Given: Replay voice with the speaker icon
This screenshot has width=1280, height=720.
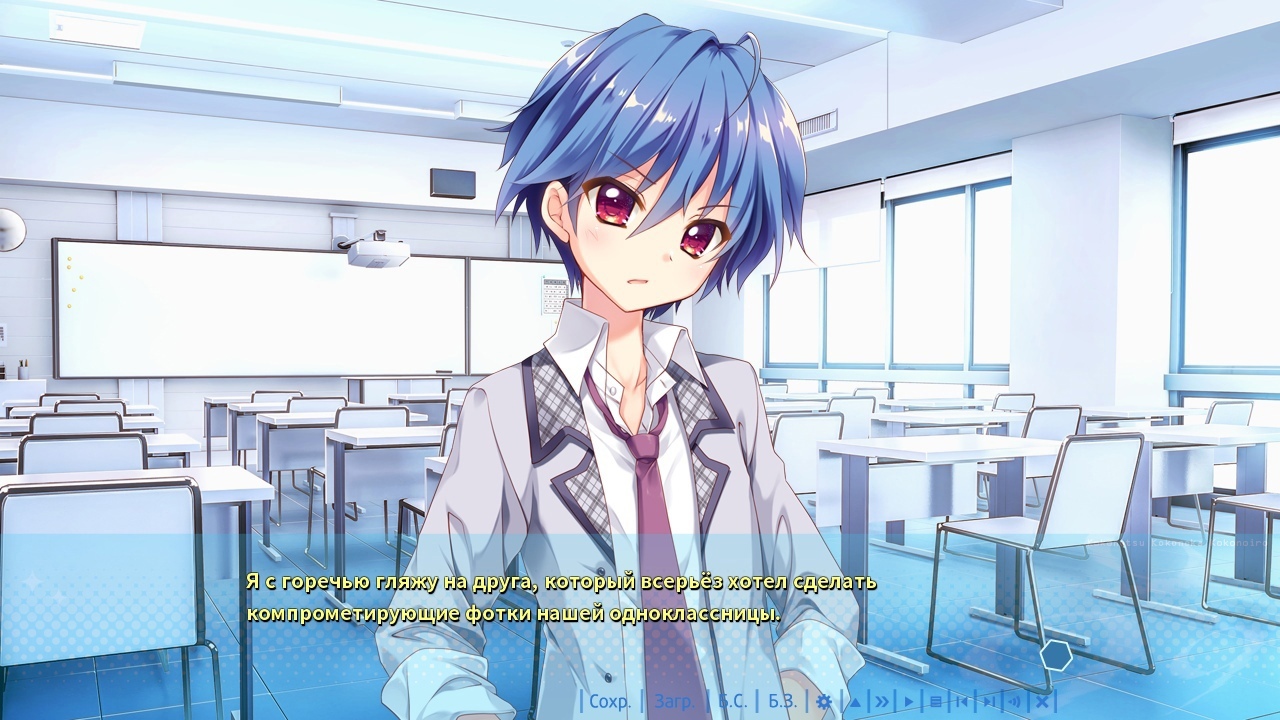Looking at the screenshot, I should pyautogui.click(x=1014, y=701).
